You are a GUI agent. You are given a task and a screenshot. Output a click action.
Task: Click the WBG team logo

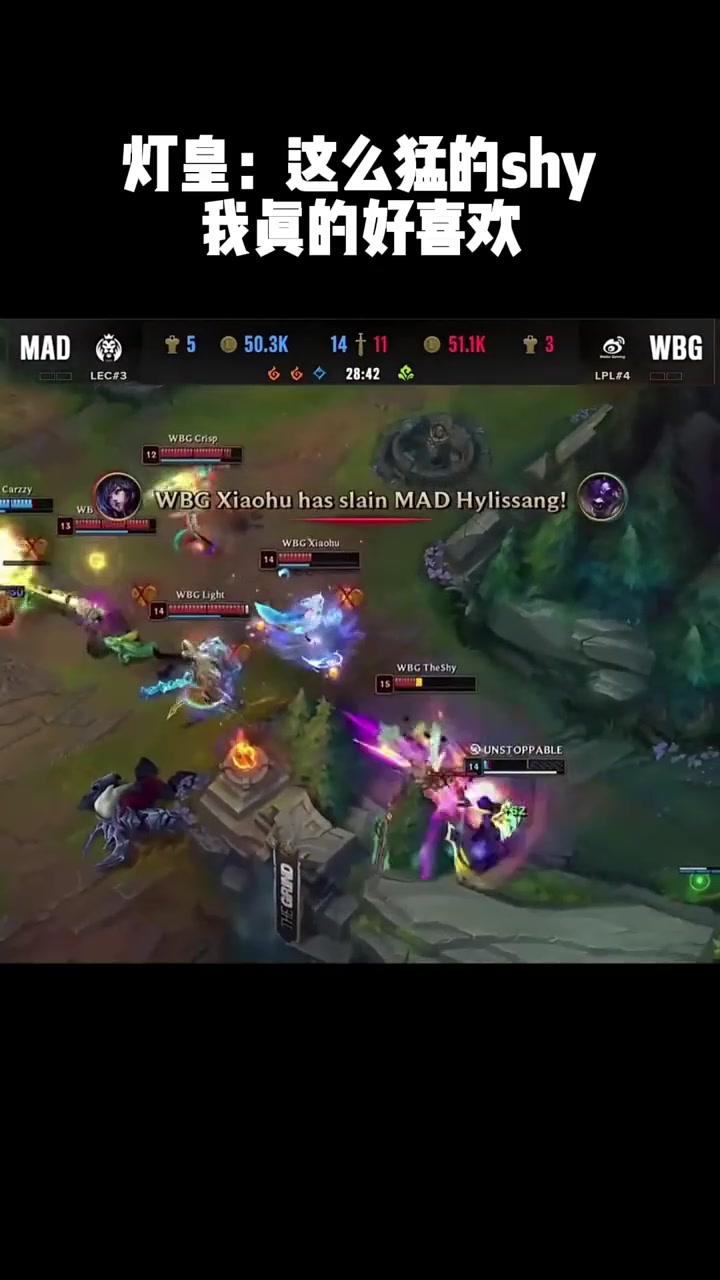pyautogui.click(x=613, y=348)
